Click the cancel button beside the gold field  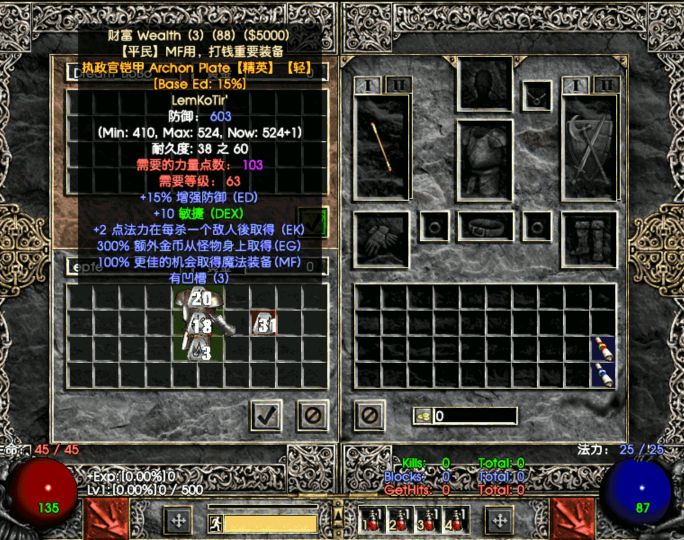(369, 415)
